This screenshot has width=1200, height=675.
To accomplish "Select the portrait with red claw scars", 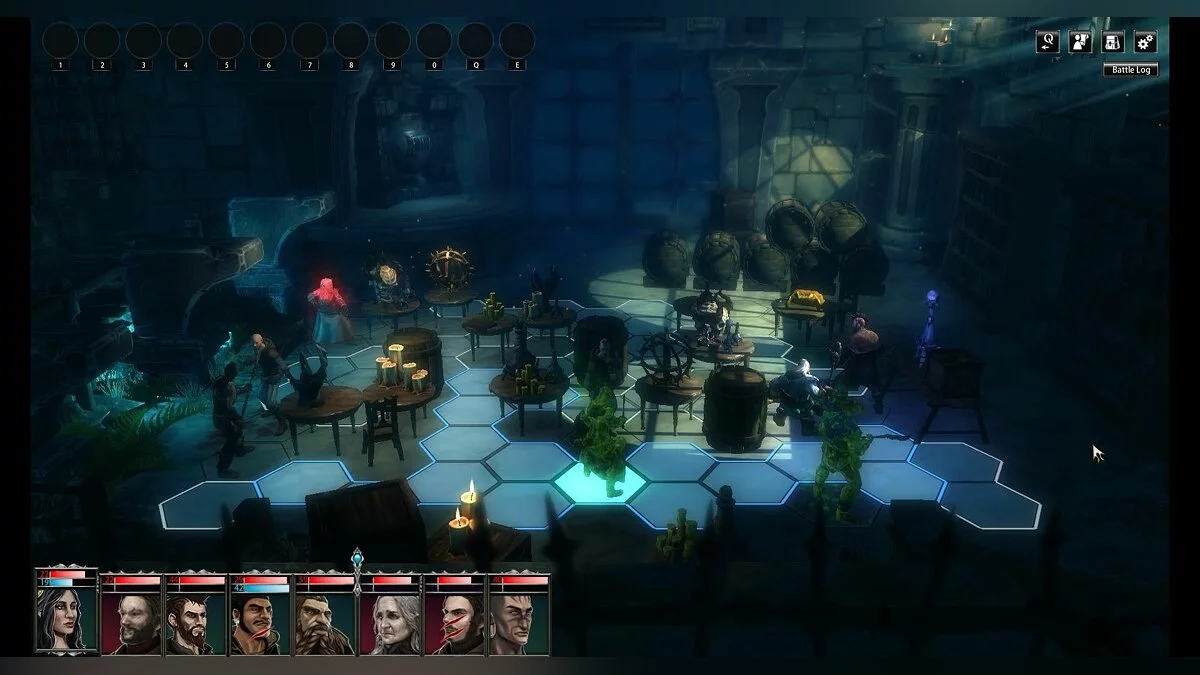I will click(x=456, y=622).
